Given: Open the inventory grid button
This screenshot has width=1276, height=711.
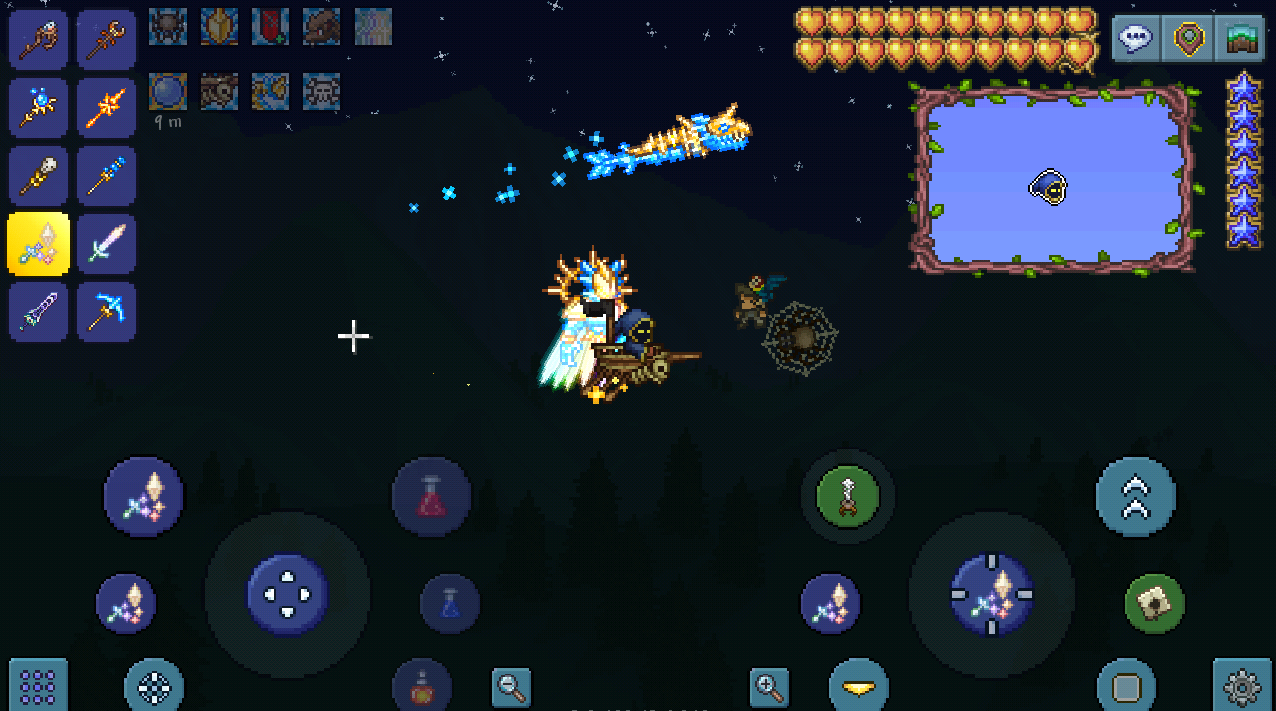Looking at the screenshot, I should [x=38, y=686].
